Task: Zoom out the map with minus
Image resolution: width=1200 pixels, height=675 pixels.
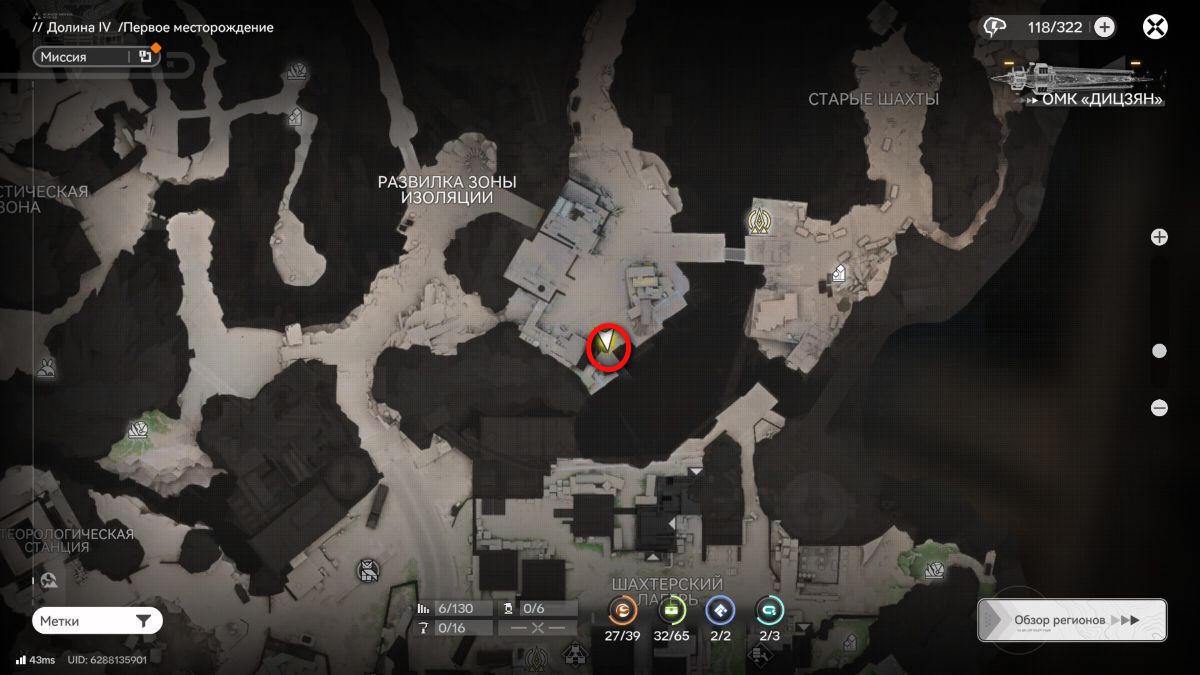Action: coord(1159,407)
